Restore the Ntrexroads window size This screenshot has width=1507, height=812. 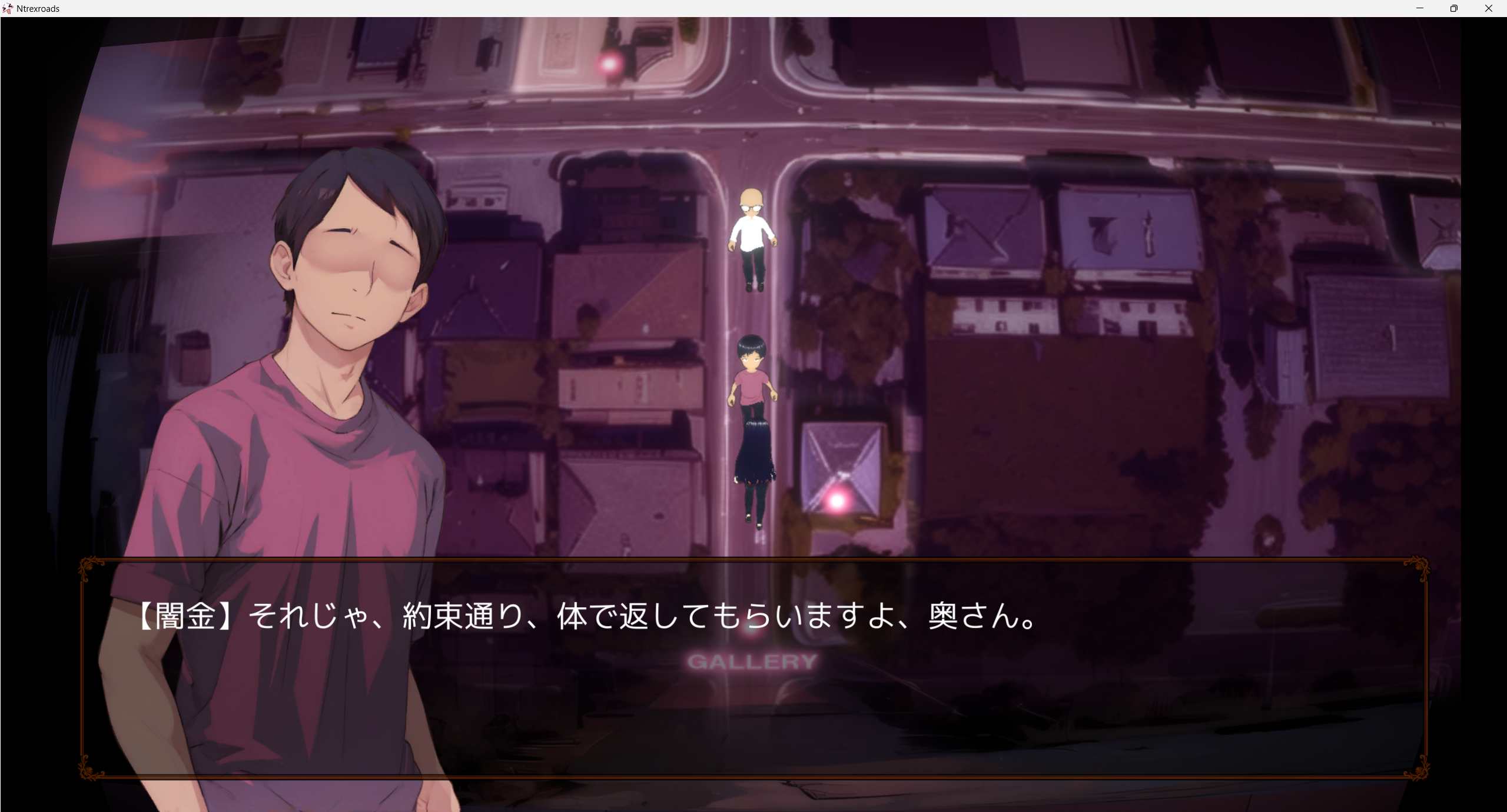1454,8
